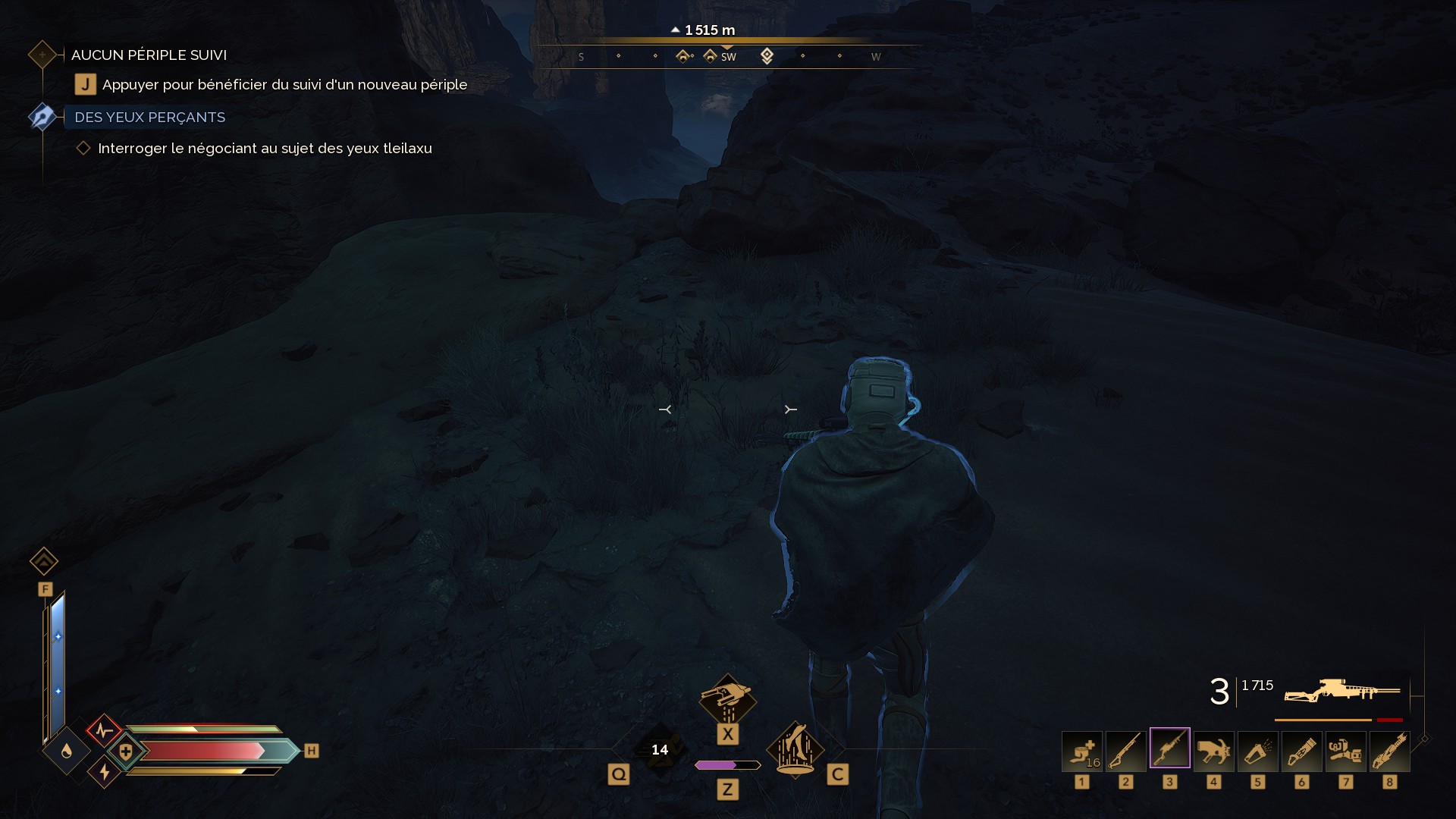Click the lightning bolt stamina icon
This screenshot has width=1456, height=819.
click(x=105, y=772)
